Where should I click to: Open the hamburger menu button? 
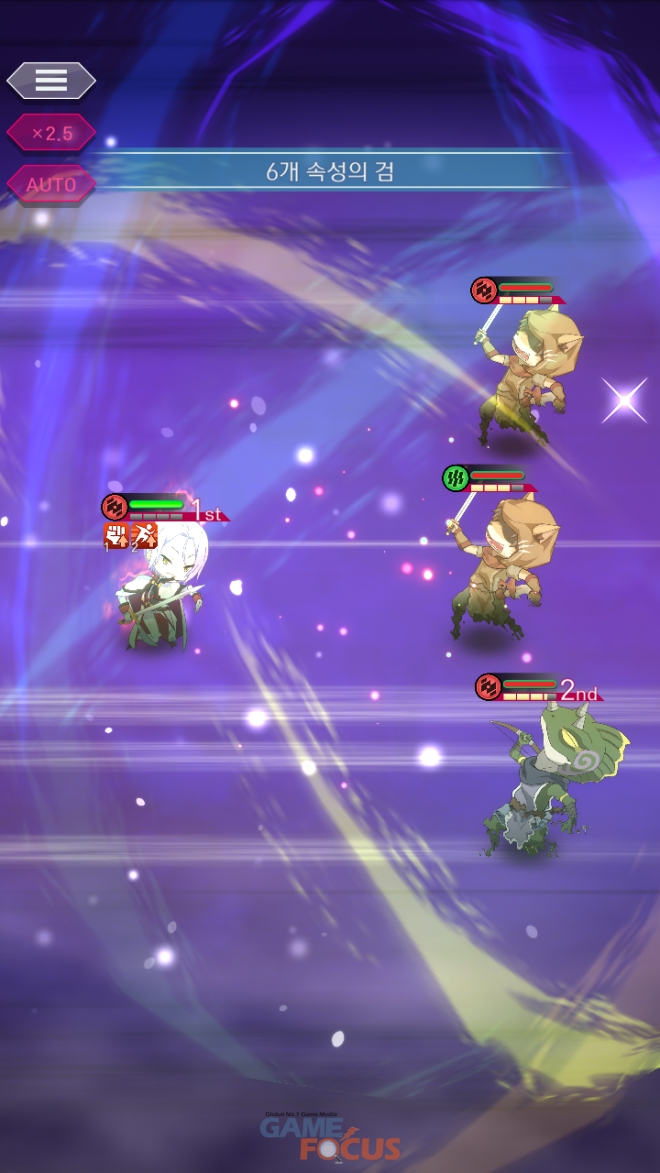[x=51, y=81]
